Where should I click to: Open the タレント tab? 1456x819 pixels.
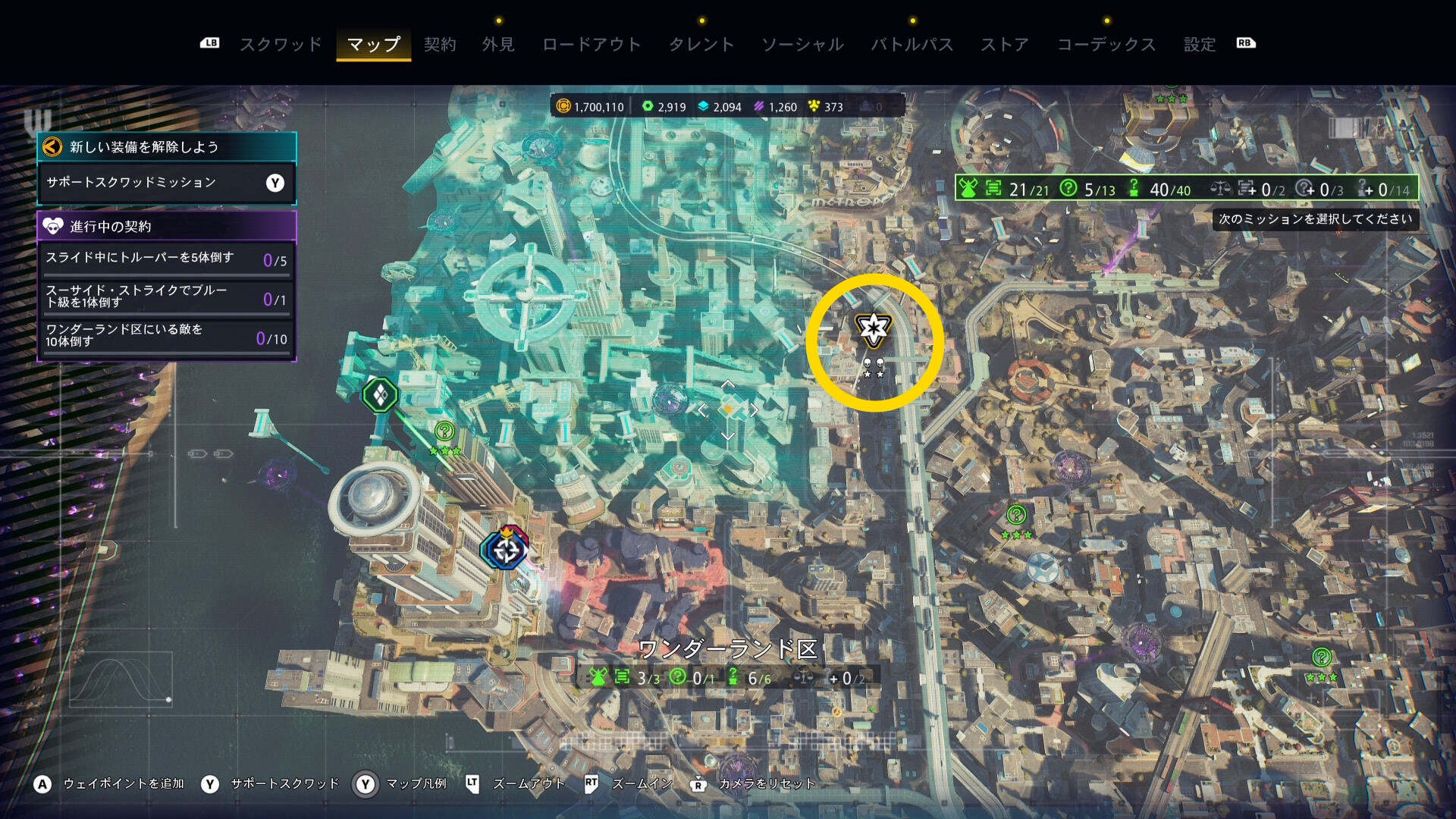(701, 45)
